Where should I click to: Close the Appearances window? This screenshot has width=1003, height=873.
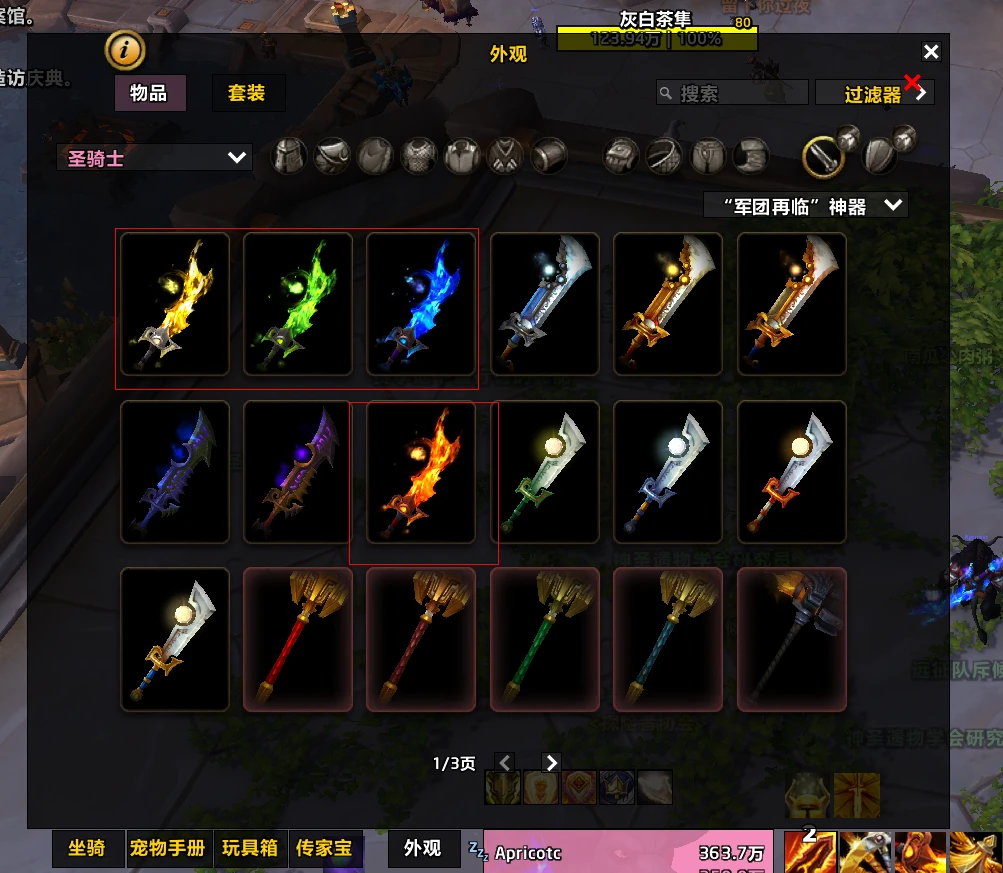tap(931, 52)
